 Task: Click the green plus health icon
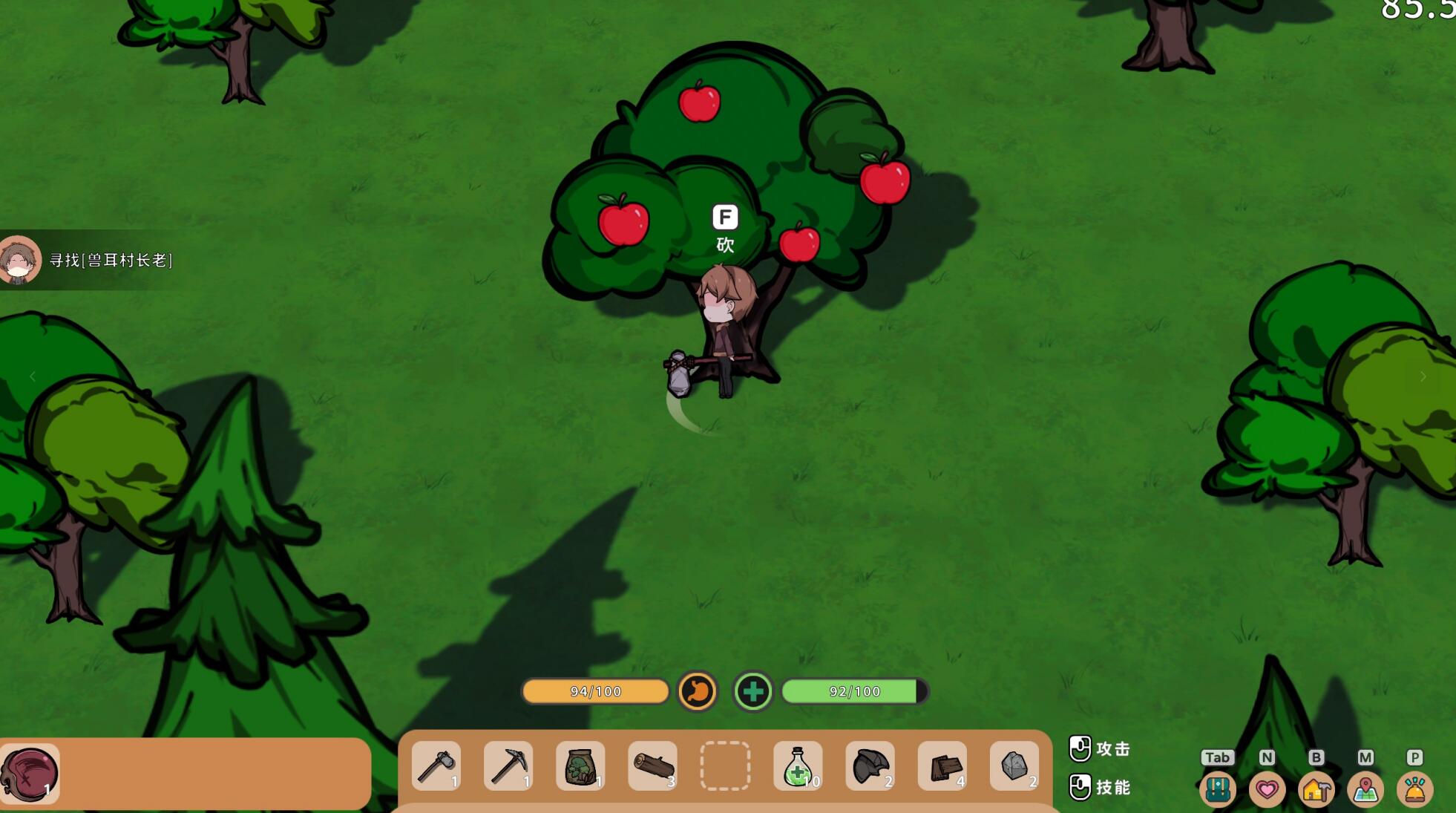click(x=752, y=691)
